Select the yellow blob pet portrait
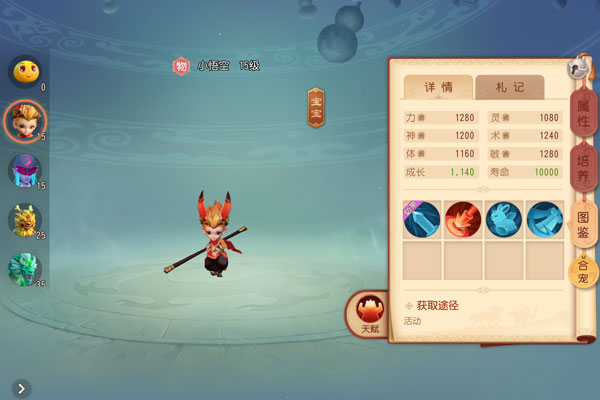 coord(24,70)
